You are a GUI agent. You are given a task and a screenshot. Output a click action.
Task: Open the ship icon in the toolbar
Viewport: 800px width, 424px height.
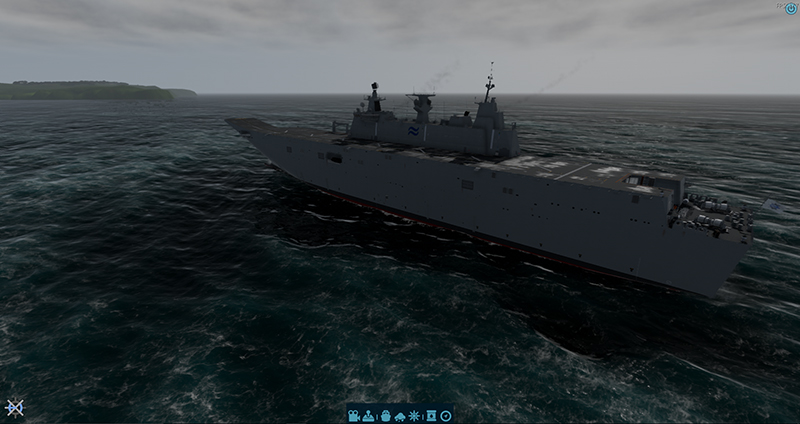[385, 415]
